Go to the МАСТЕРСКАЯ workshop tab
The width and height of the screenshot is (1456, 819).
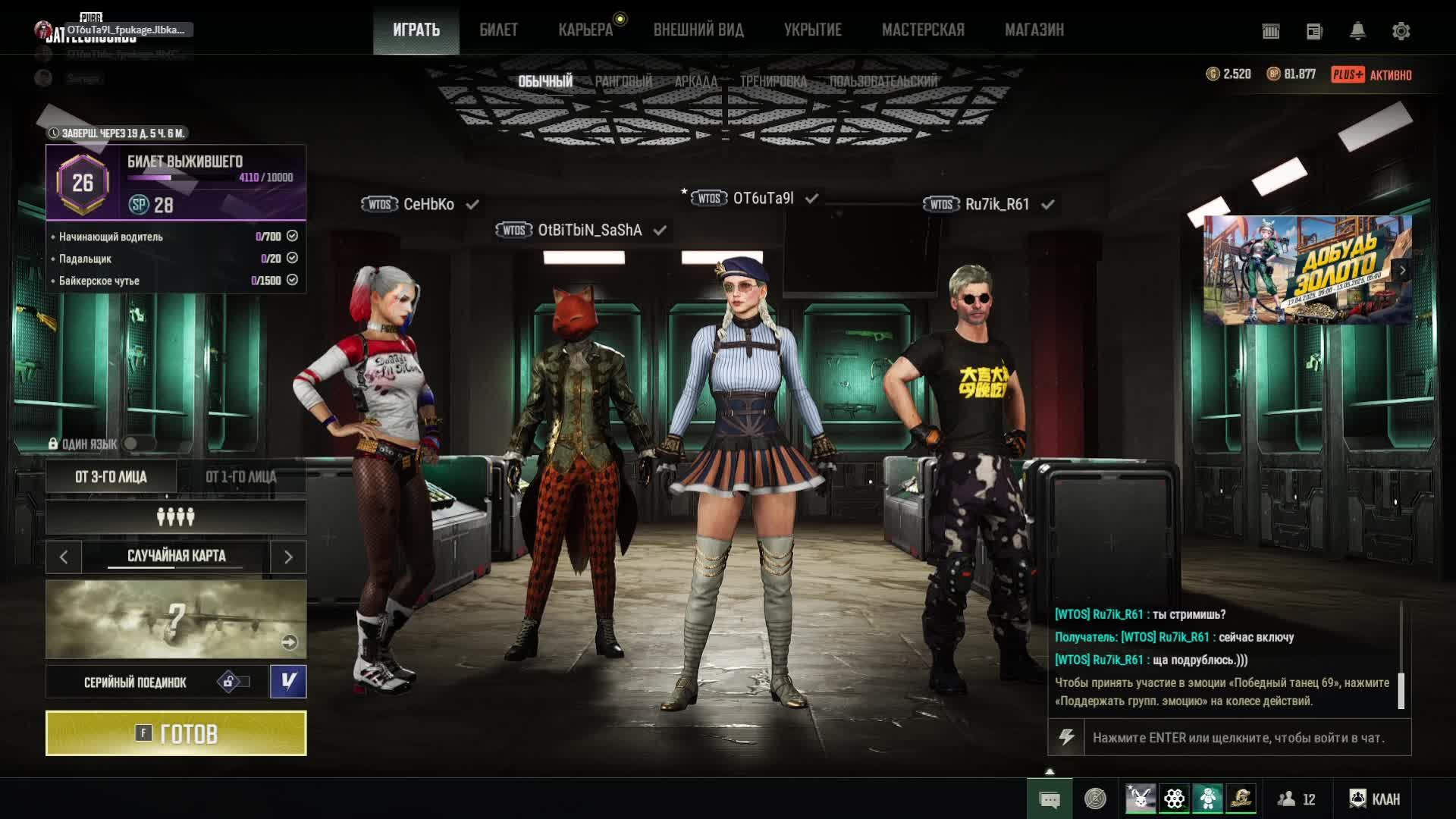pos(923,30)
